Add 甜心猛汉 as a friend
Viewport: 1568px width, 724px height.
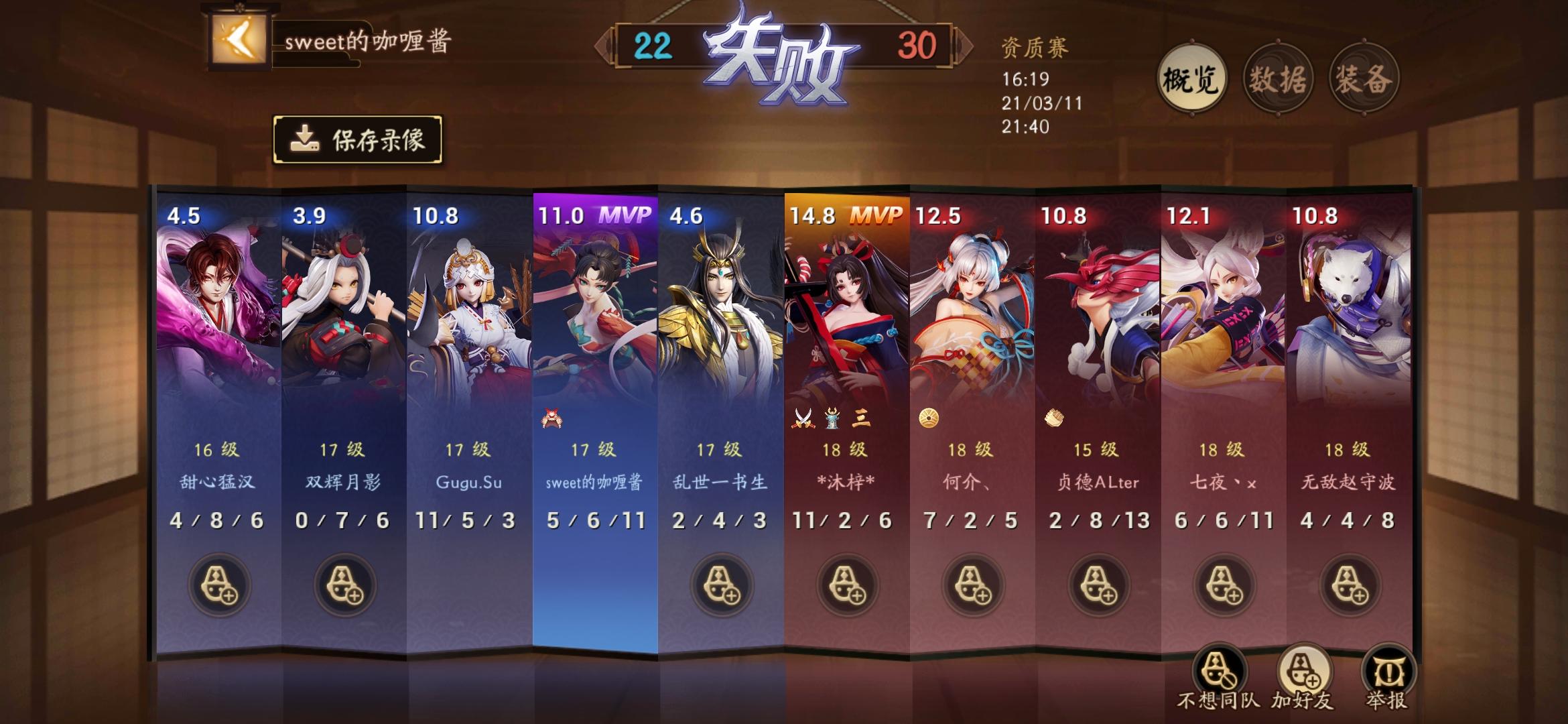219,585
